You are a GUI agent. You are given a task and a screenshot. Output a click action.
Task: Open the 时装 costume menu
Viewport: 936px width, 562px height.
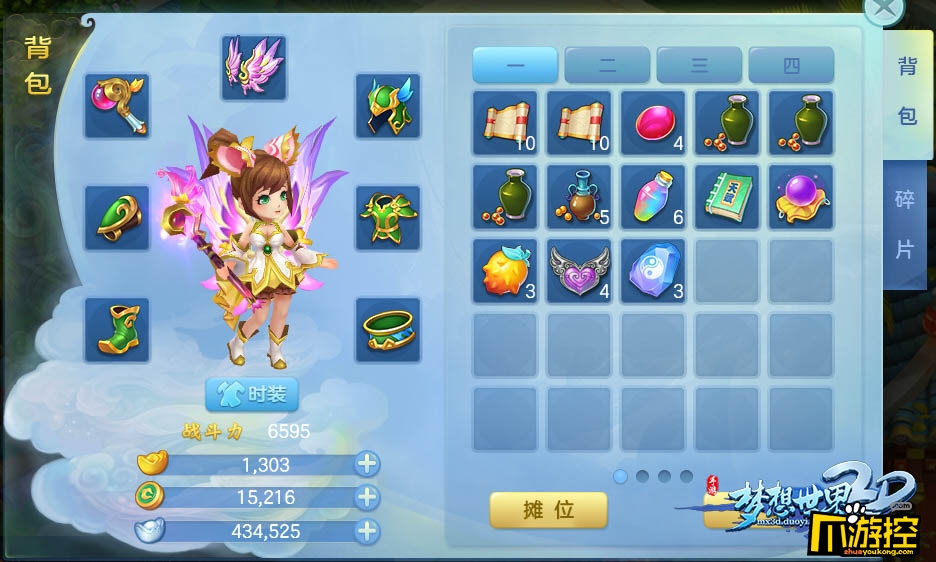(x=252, y=394)
